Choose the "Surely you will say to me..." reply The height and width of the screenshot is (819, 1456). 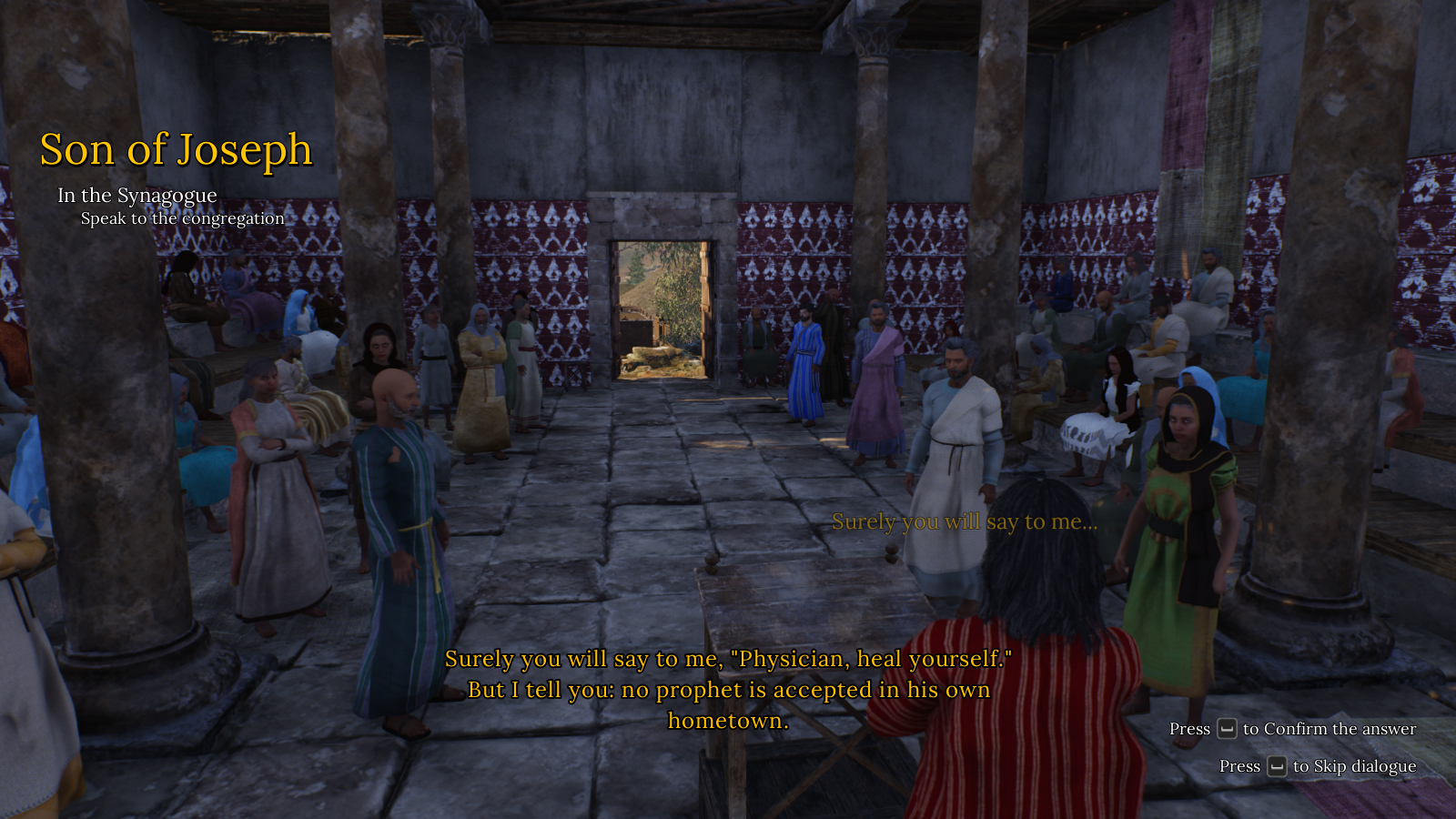(x=964, y=521)
